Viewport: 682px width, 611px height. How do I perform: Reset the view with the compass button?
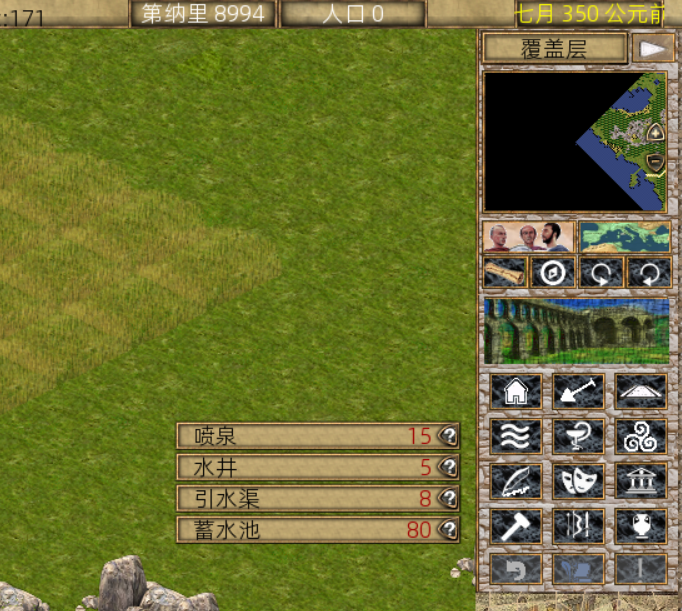tap(553, 272)
